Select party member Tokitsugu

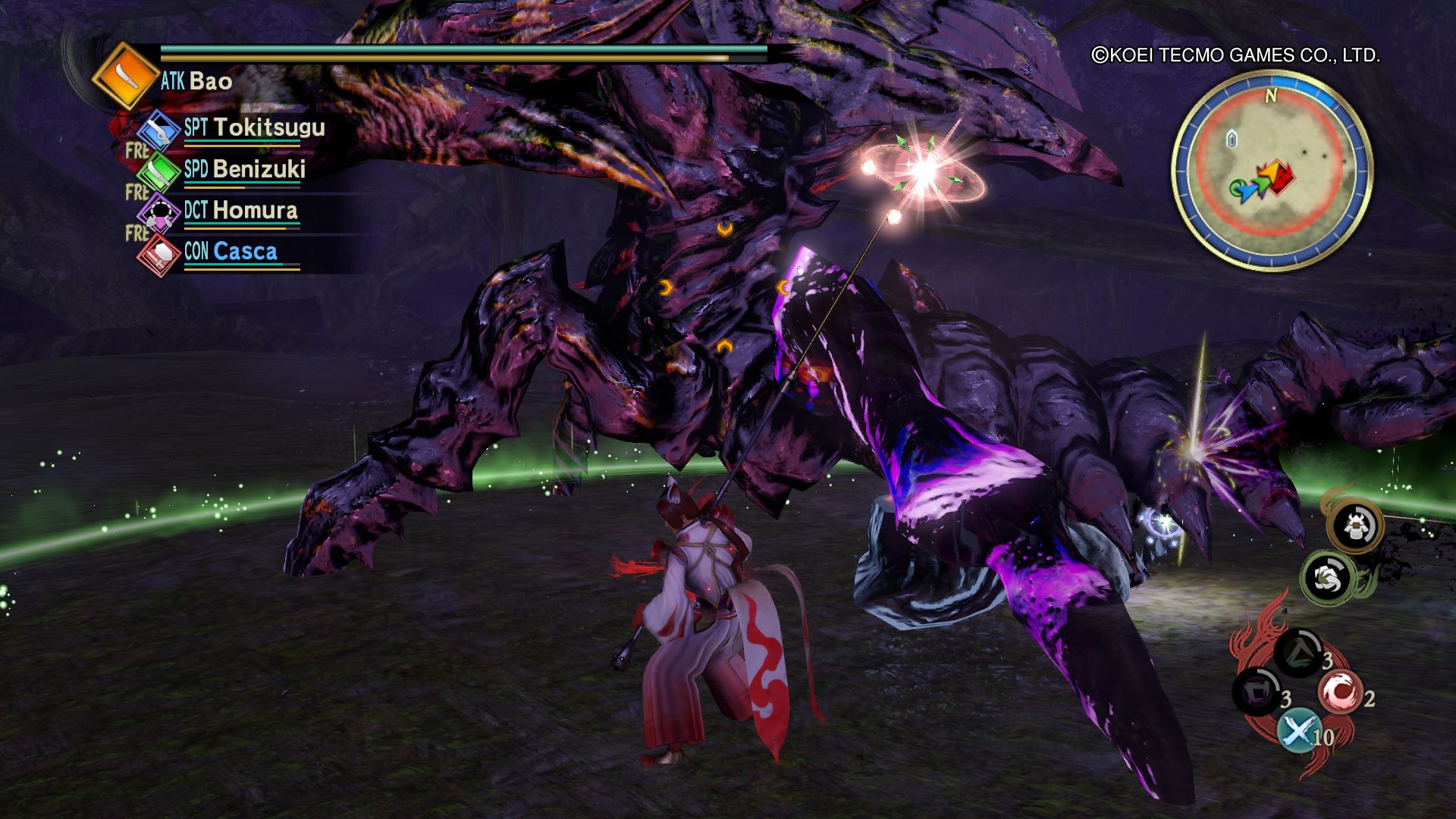[x=268, y=127]
